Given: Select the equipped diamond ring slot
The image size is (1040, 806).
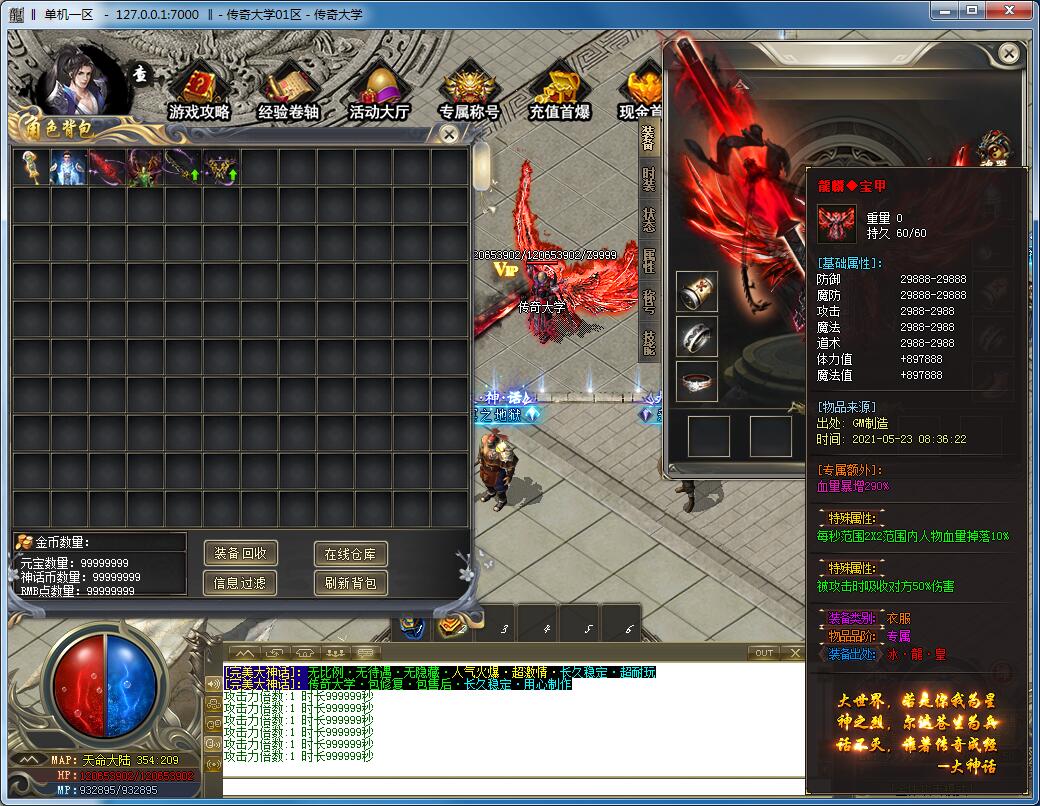Looking at the screenshot, I should [697, 380].
